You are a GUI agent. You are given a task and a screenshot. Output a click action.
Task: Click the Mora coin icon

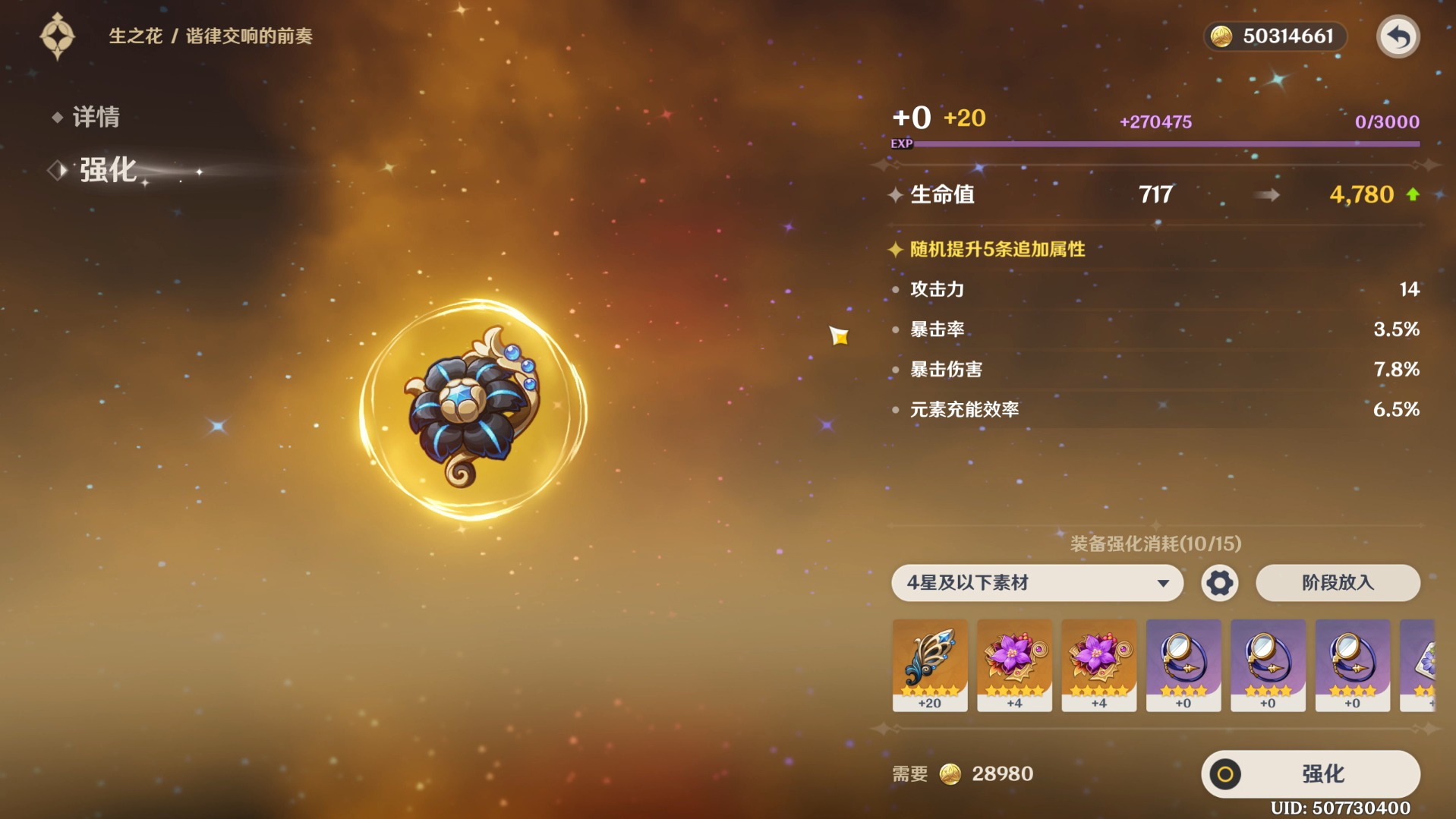[x=1224, y=35]
